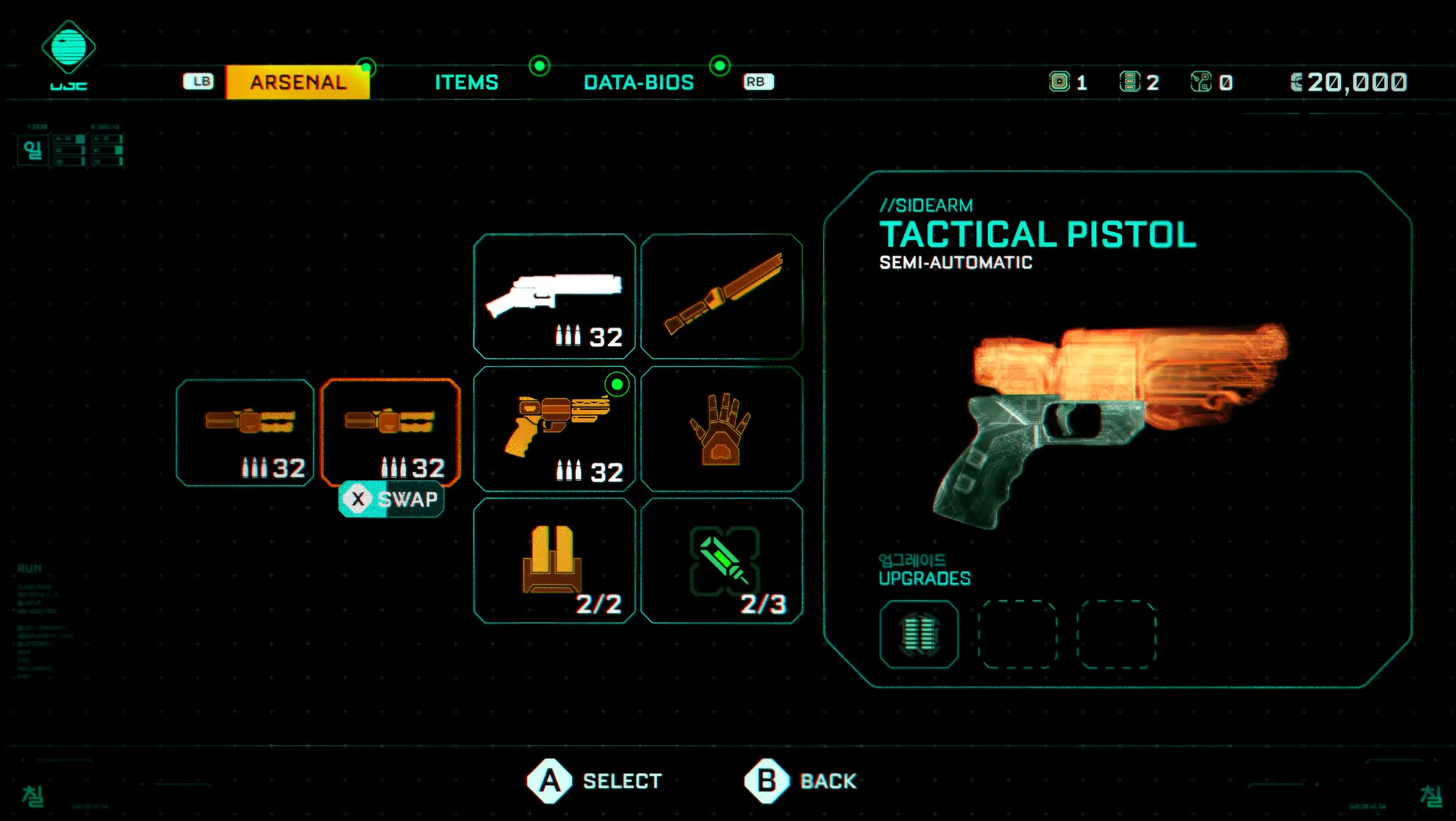Screen dimensions: 1456x821
Task: Select the white shotgun weapon slot
Action: 554,296
